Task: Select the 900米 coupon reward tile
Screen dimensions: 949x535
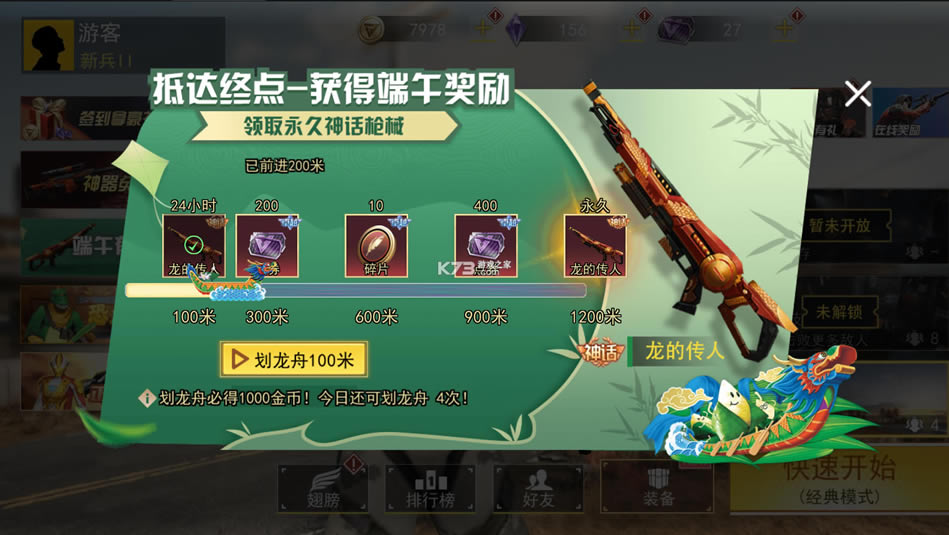Action: pos(486,246)
